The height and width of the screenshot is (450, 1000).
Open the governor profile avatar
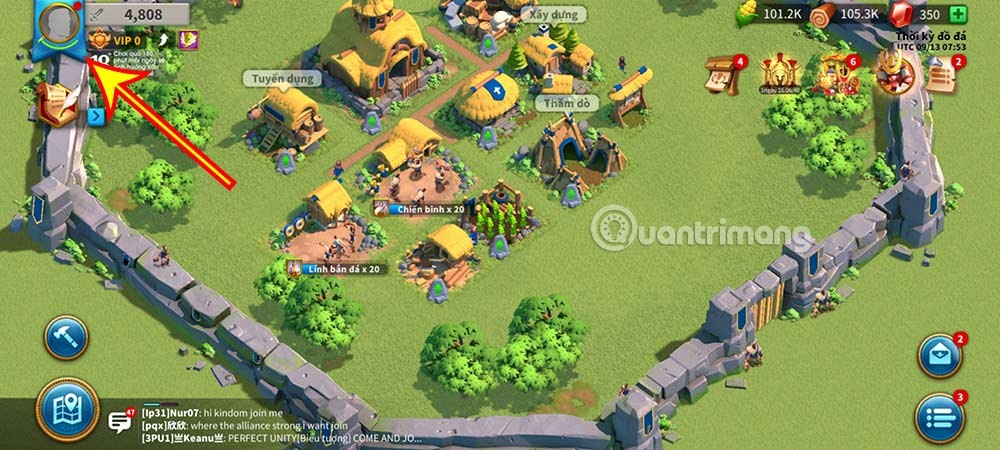coord(59,23)
